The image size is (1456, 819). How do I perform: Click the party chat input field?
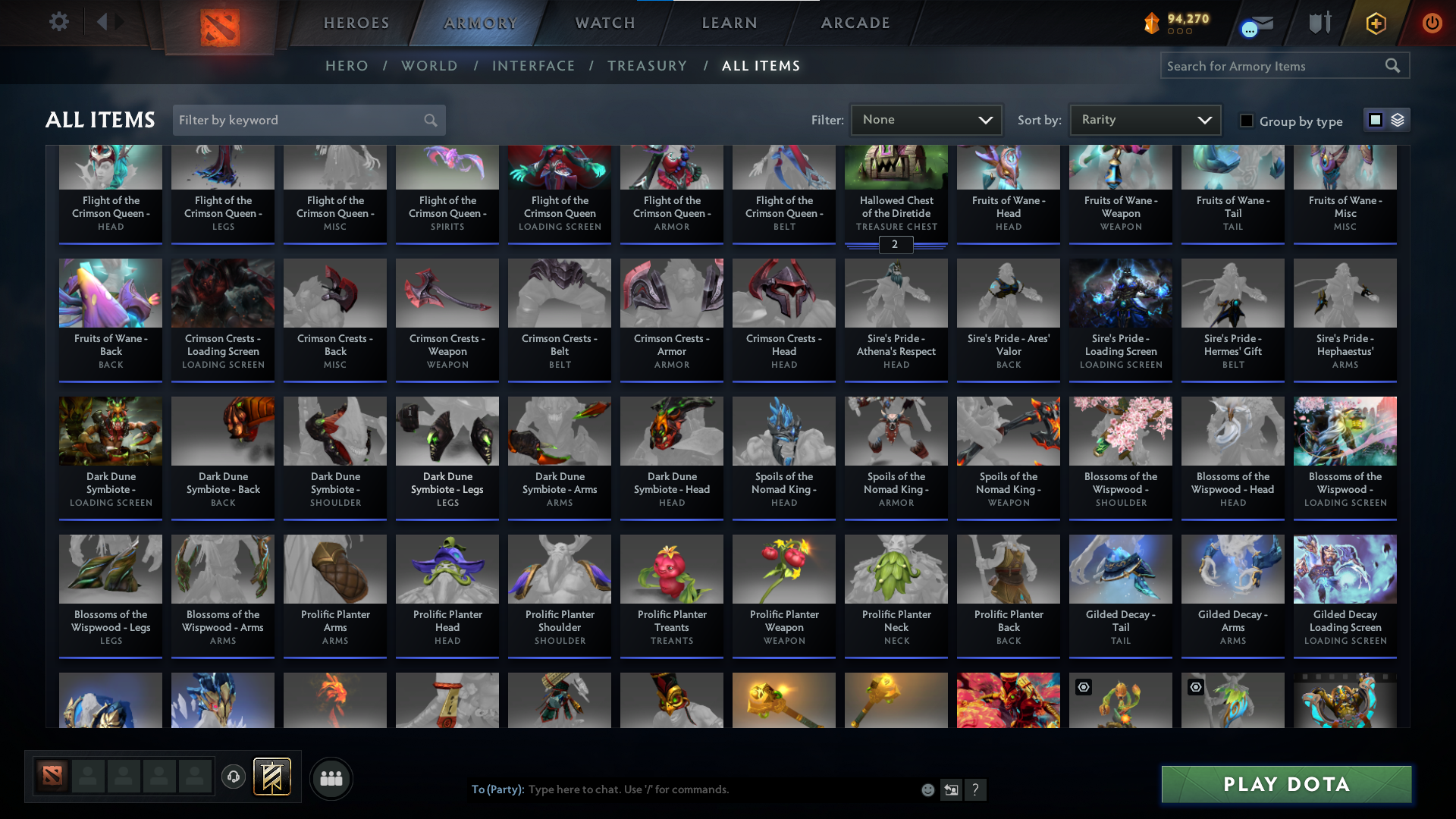[x=682, y=789]
